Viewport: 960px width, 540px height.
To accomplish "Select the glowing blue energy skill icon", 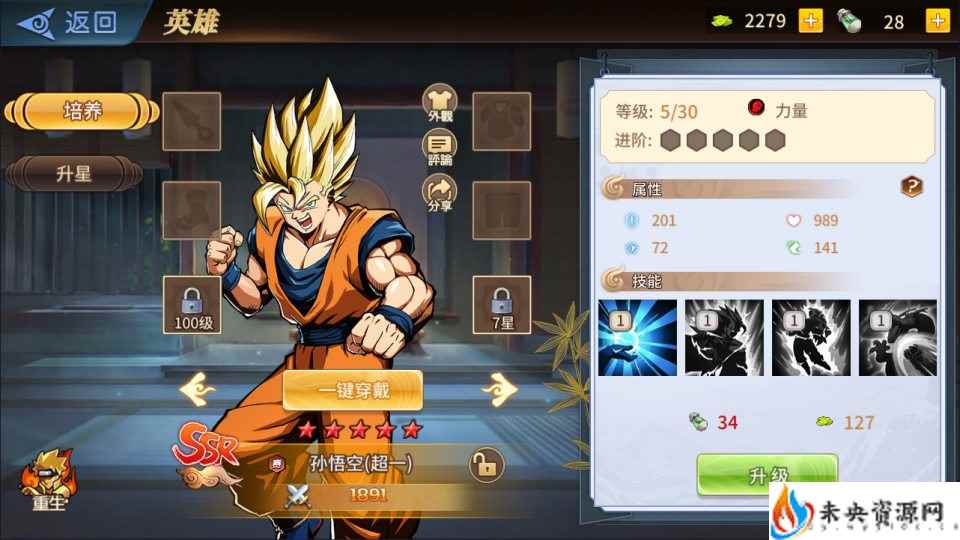I will [637, 337].
